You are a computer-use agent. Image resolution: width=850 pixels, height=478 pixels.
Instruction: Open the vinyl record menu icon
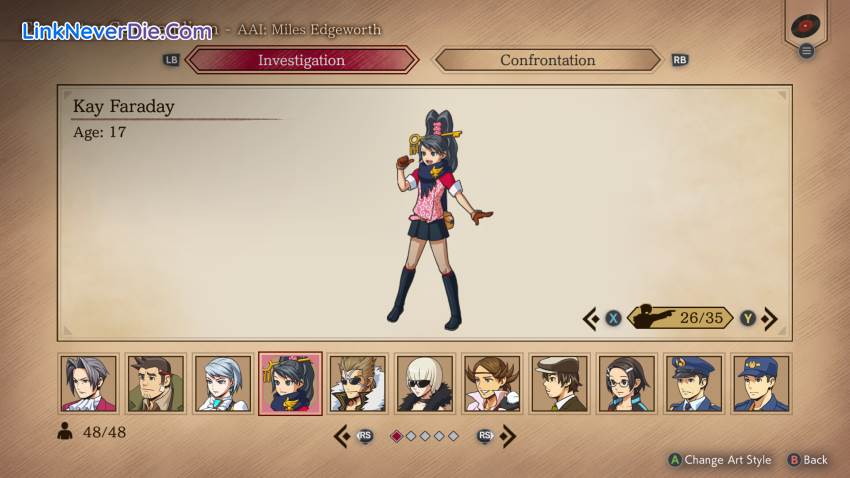[805, 27]
